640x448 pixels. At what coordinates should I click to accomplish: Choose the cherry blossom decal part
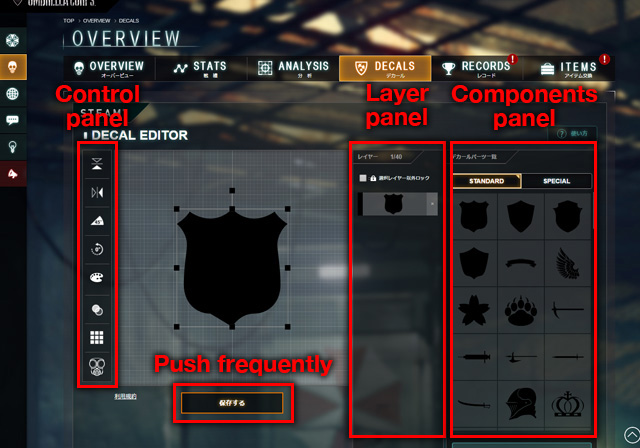coord(473,310)
